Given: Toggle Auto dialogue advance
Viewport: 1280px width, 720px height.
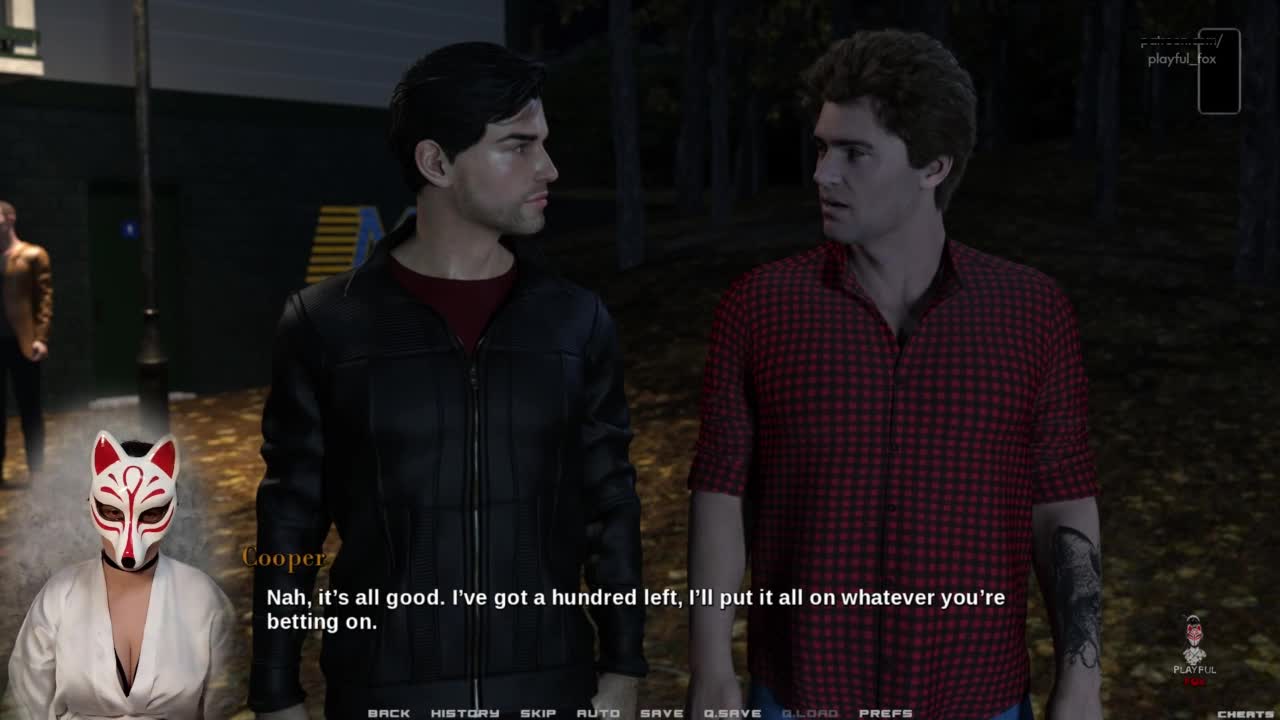Looking at the screenshot, I should tap(598, 713).
